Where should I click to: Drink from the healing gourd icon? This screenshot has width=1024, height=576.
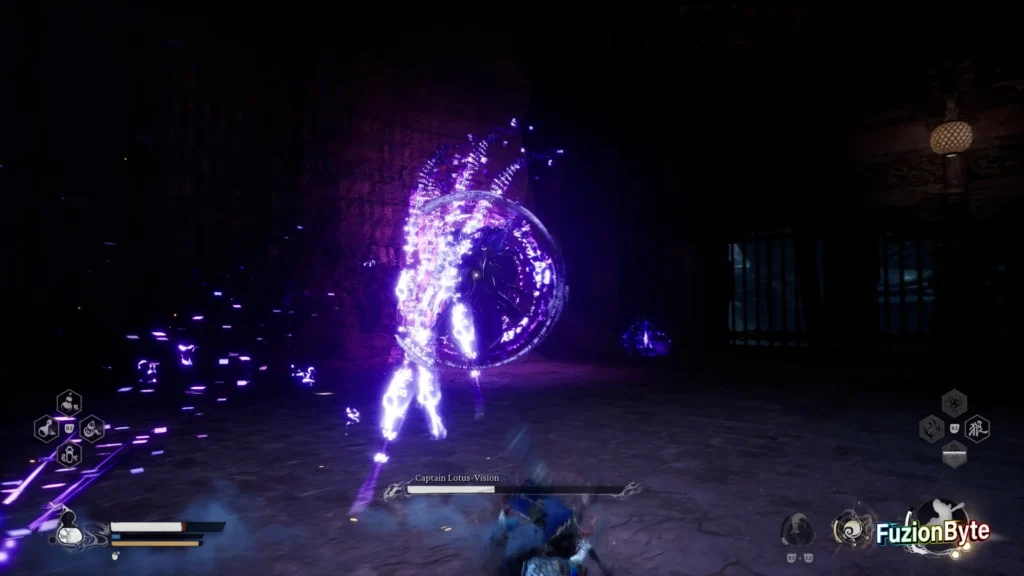tap(68, 530)
